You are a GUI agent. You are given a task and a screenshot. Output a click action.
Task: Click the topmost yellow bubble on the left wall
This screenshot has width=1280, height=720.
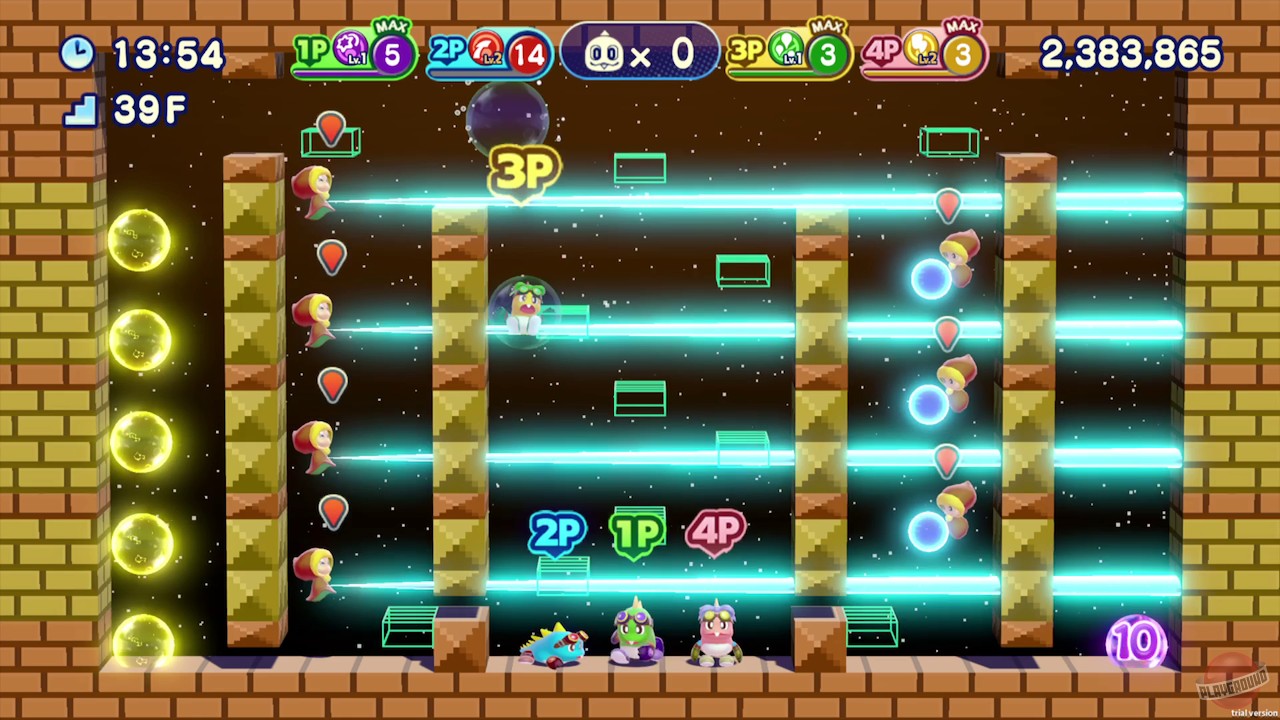[140, 240]
